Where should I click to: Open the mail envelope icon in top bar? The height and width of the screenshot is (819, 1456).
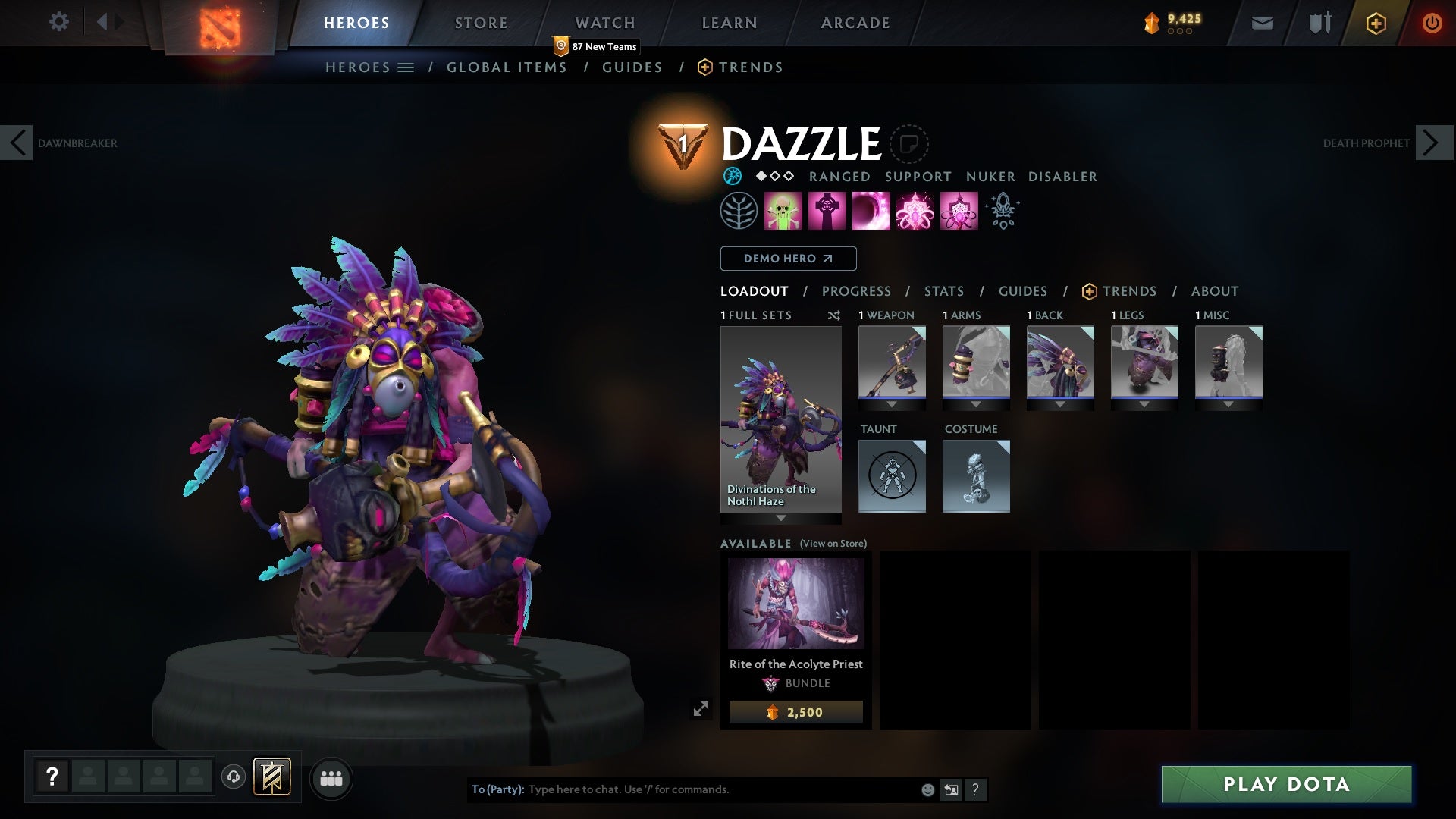[x=1261, y=22]
